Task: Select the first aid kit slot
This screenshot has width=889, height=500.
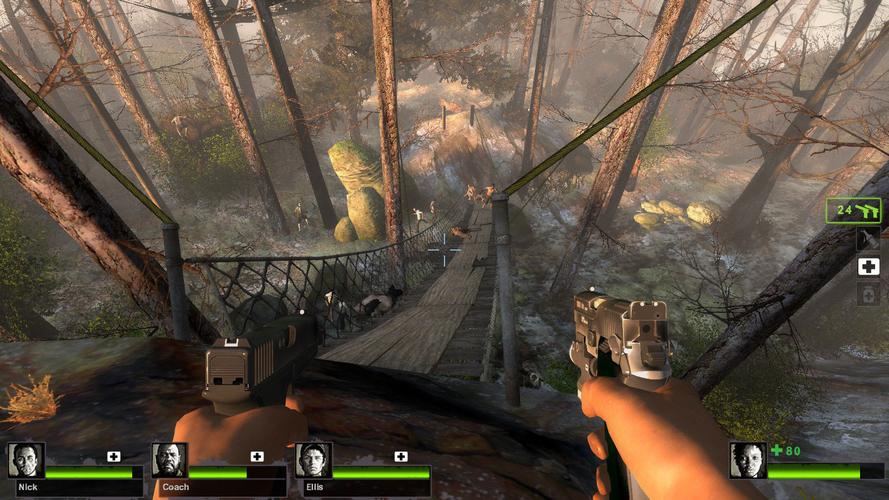Action: click(x=868, y=266)
